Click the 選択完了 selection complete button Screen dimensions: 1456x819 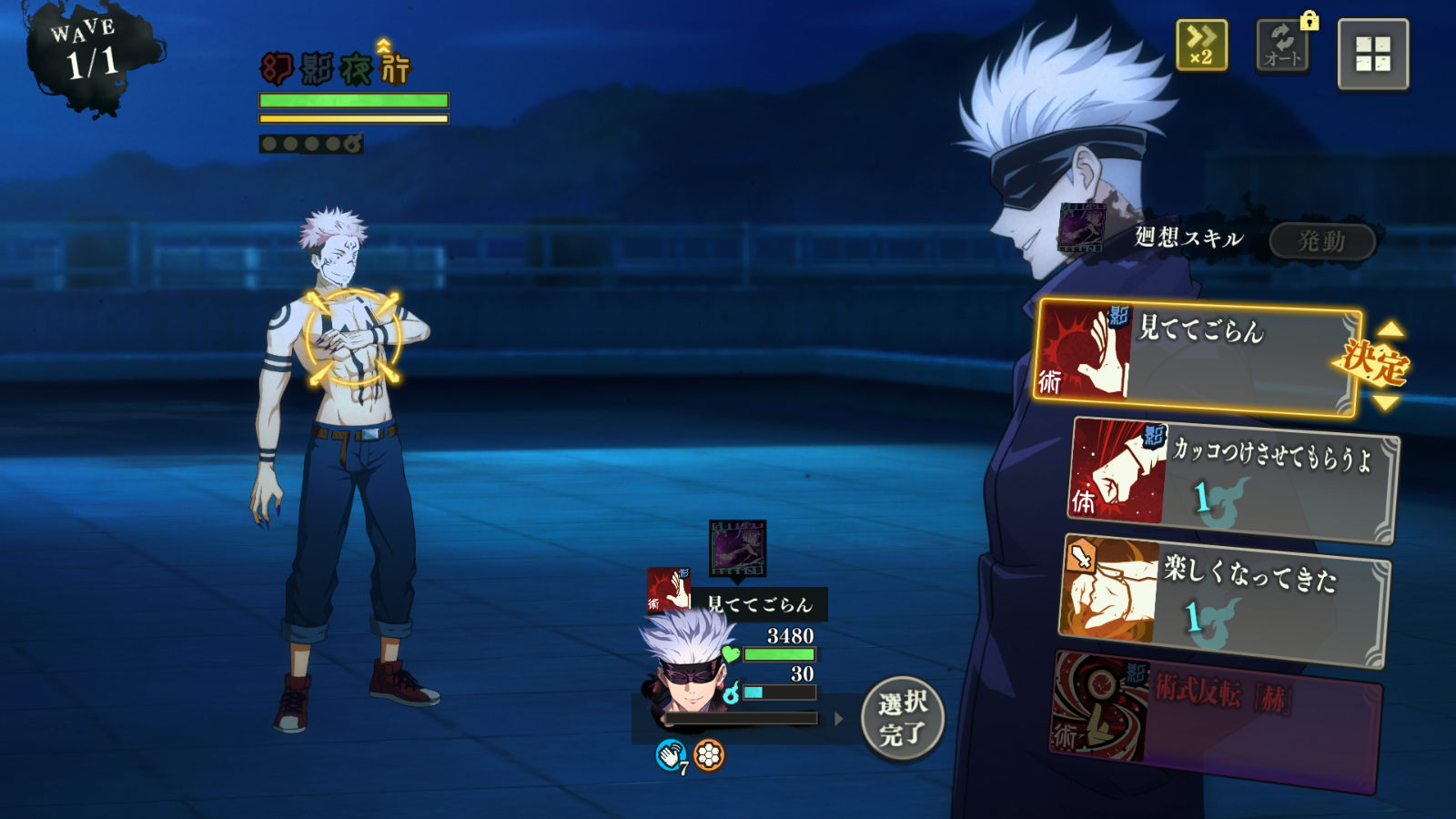pos(902,718)
